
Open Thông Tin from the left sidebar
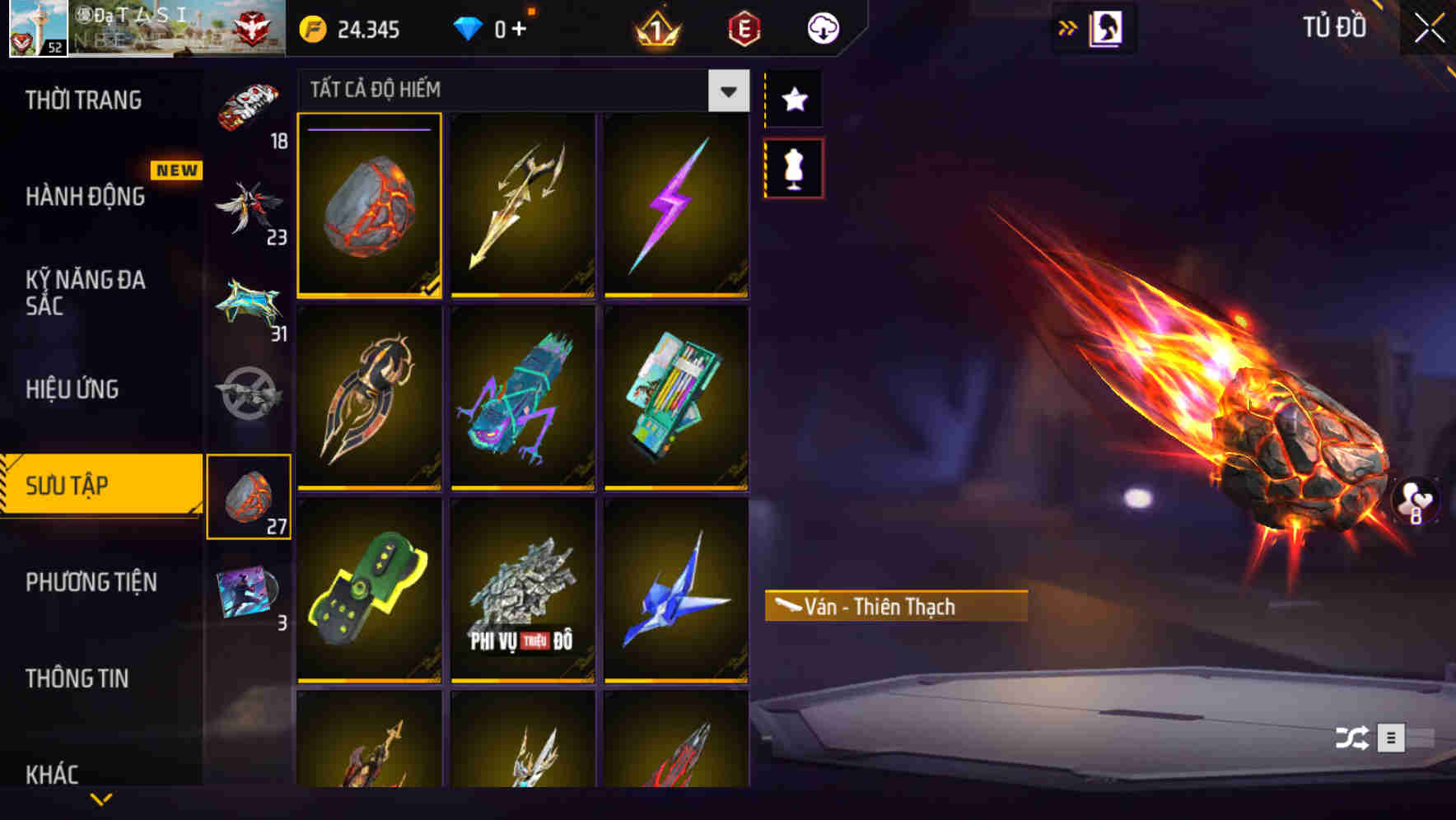78,679
